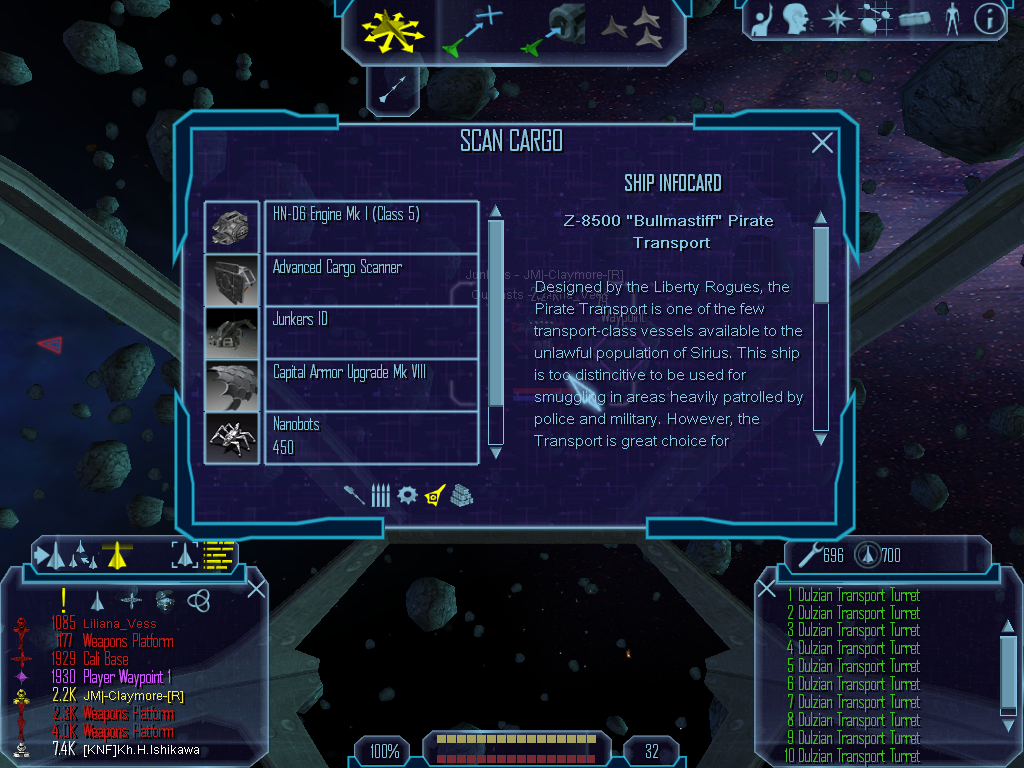Viewport: 1024px width, 768px height.
Task: Switch to the gear equipment filter
Action: (407, 495)
